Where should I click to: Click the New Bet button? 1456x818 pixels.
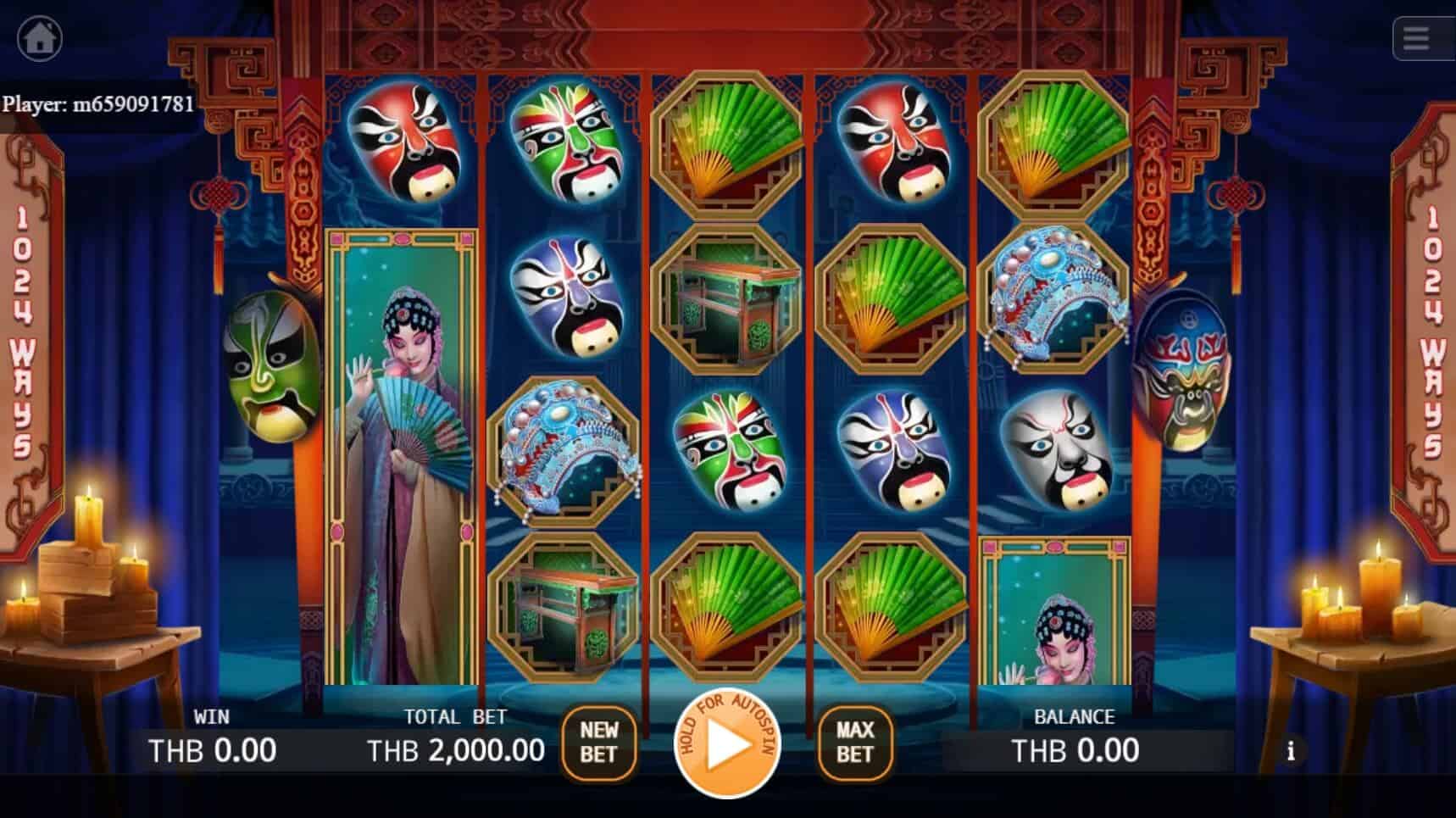(598, 743)
